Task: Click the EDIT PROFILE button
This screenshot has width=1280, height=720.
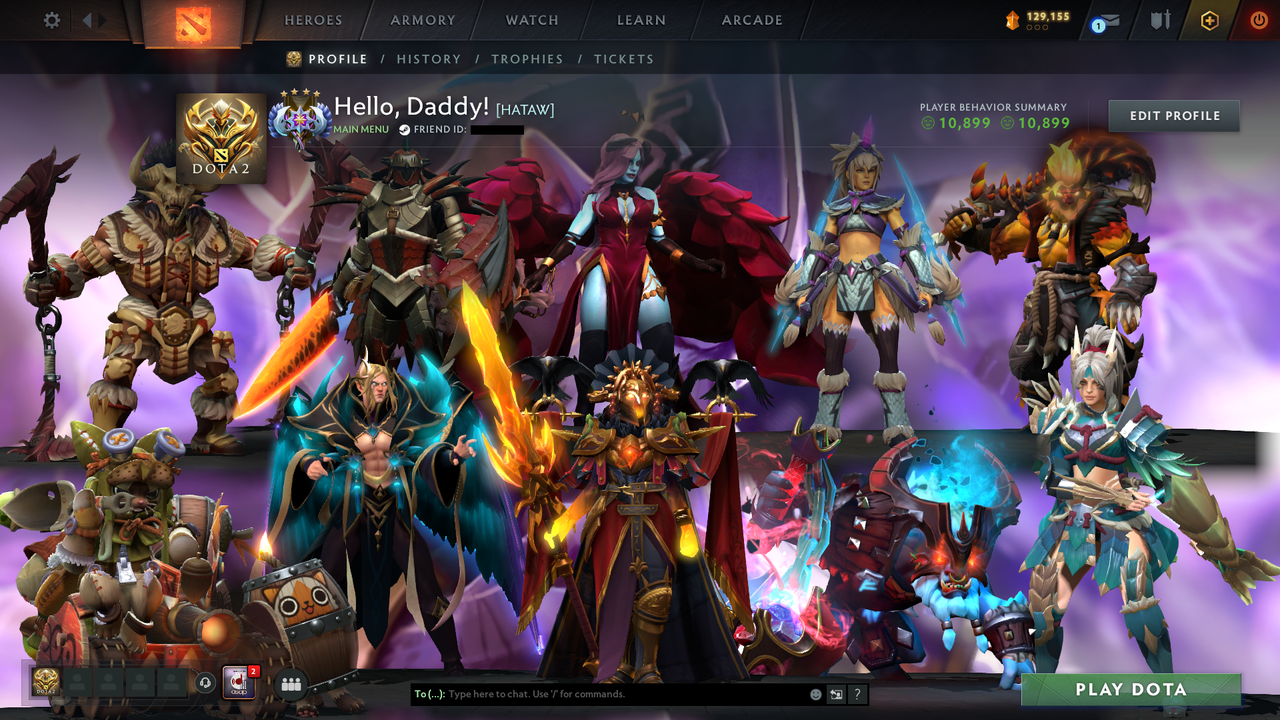Action: click(1173, 115)
